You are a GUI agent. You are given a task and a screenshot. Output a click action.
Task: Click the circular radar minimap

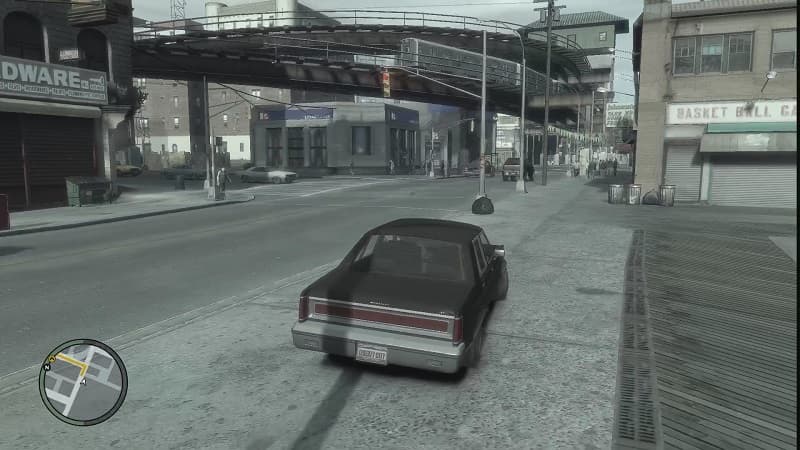[x=83, y=382]
